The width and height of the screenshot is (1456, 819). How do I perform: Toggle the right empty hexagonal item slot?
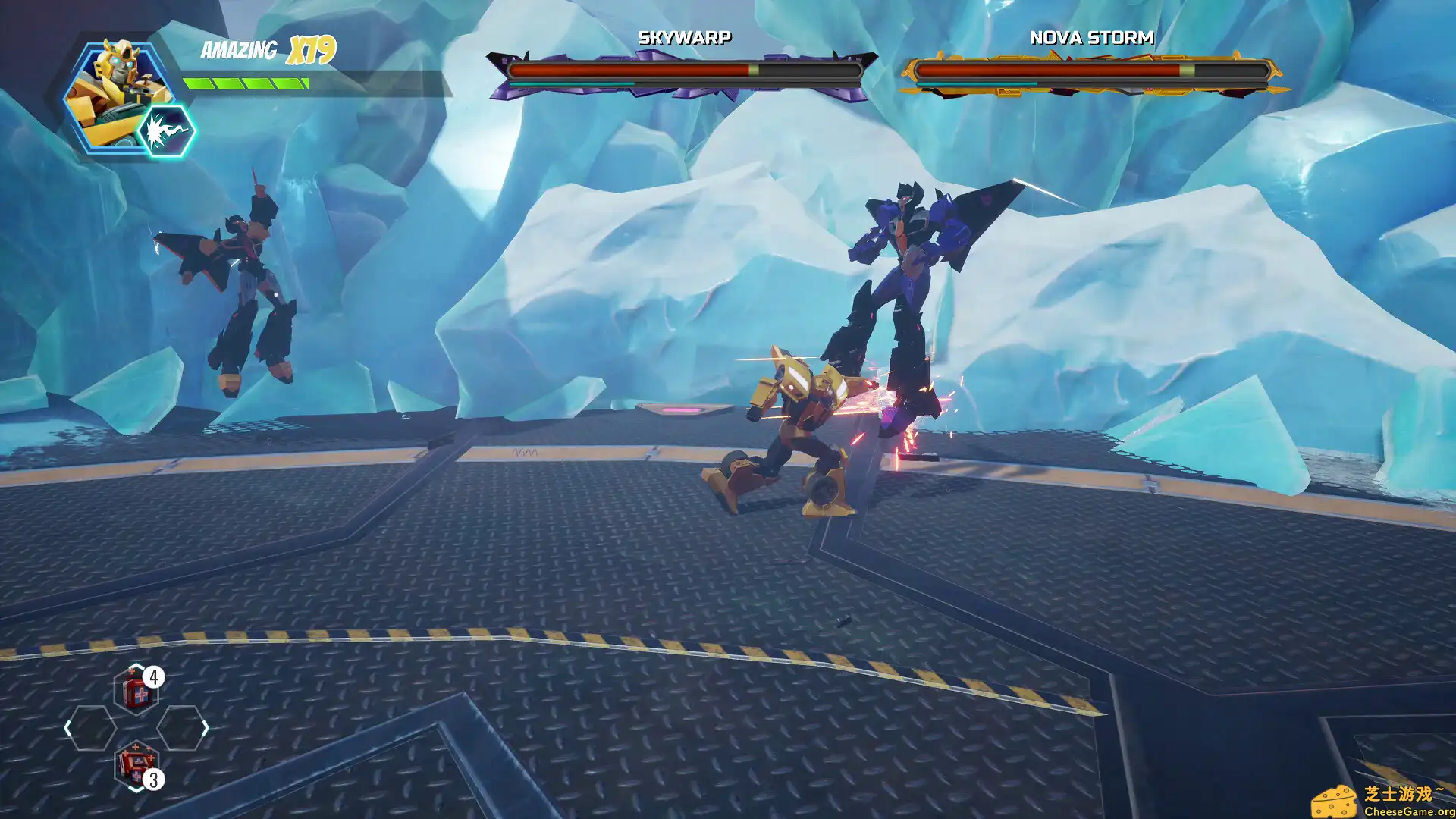[x=182, y=729]
